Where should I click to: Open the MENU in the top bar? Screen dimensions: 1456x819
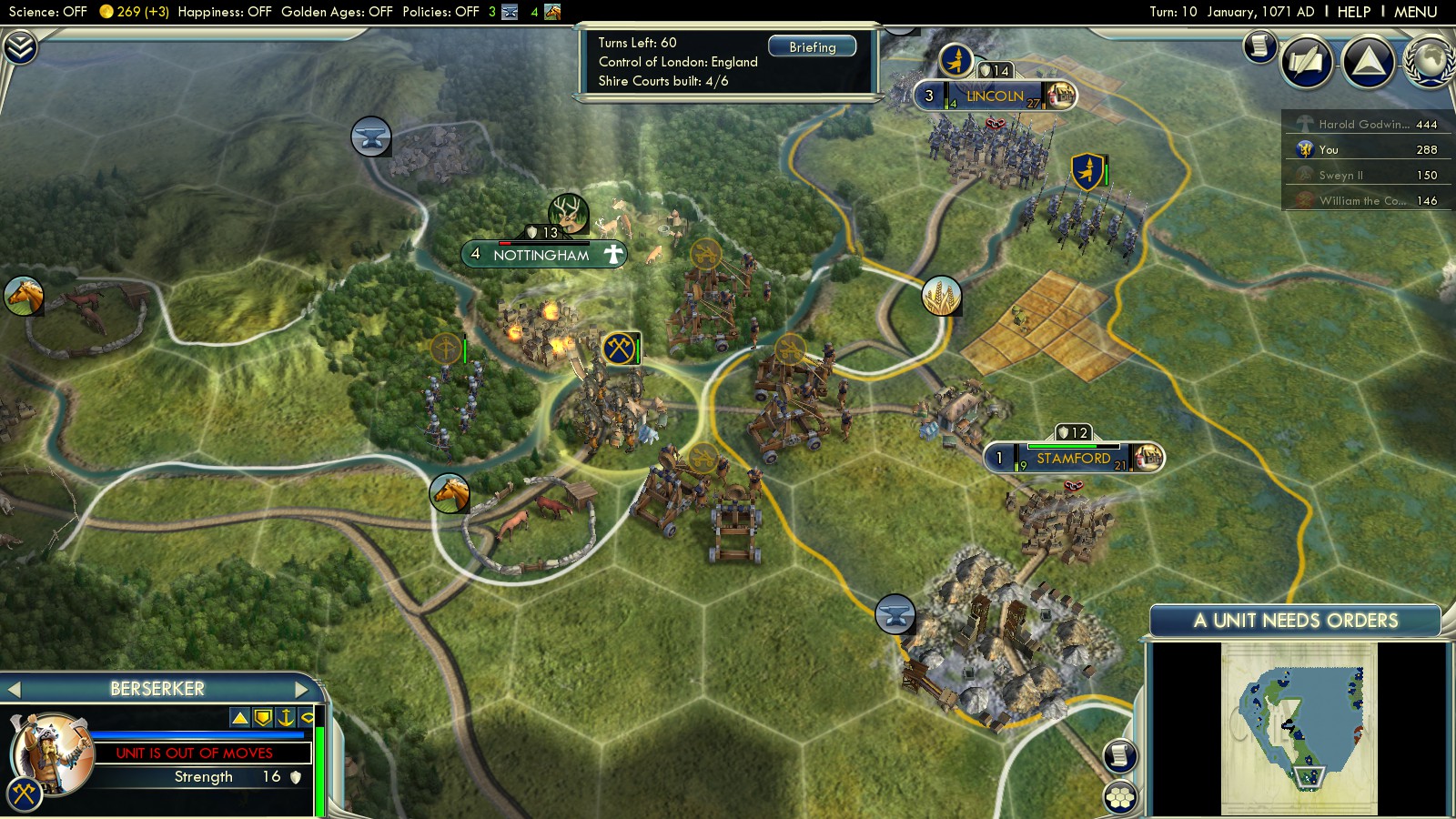1415,12
